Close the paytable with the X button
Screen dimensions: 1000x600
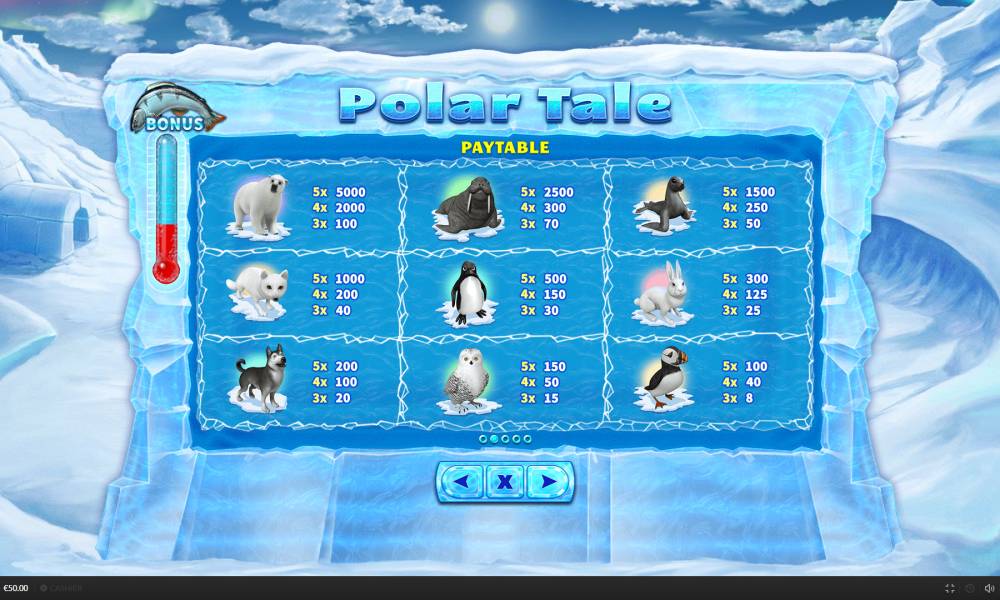point(505,482)
